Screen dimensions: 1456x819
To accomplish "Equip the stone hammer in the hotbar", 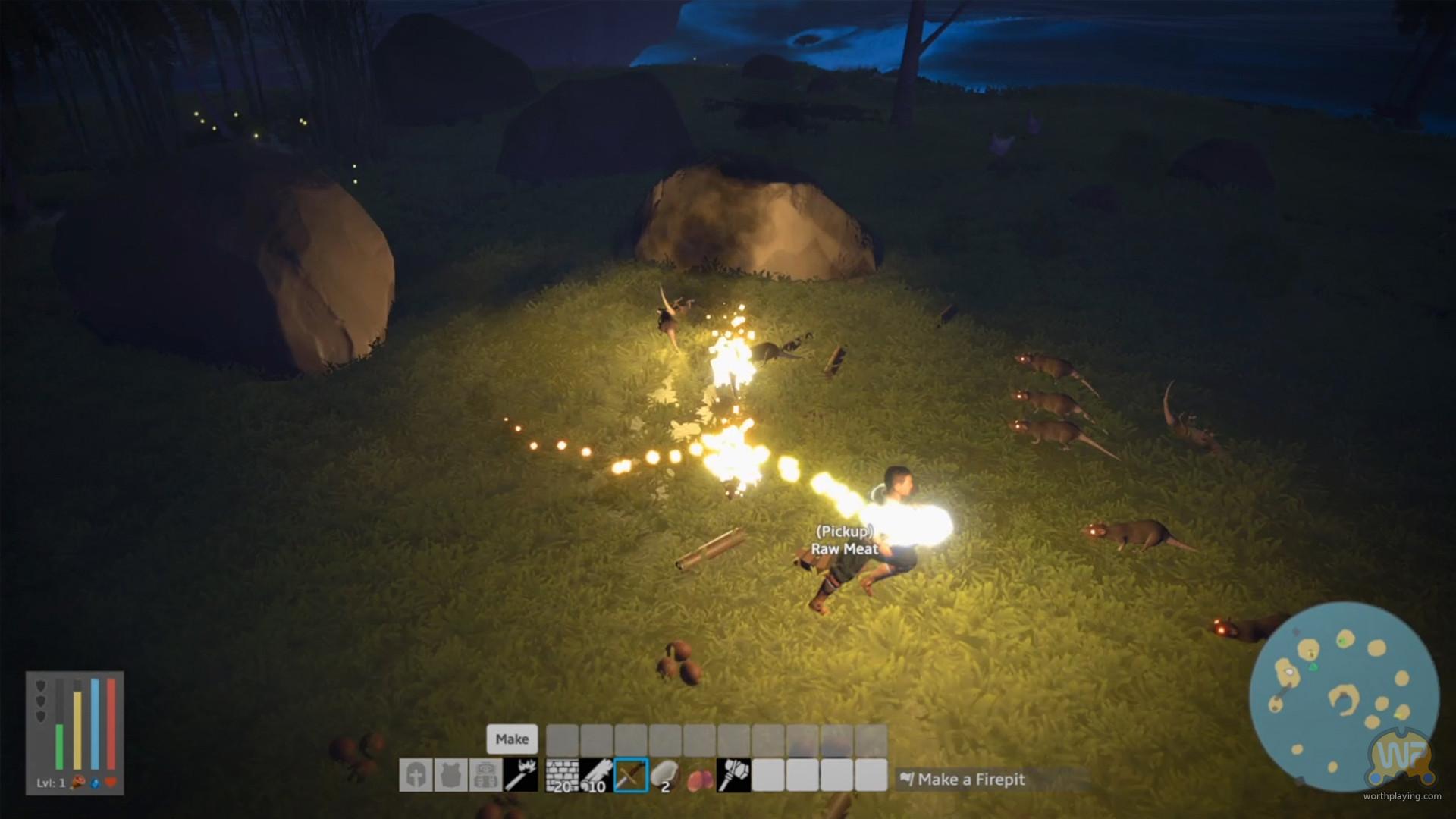I will [734, 775].
